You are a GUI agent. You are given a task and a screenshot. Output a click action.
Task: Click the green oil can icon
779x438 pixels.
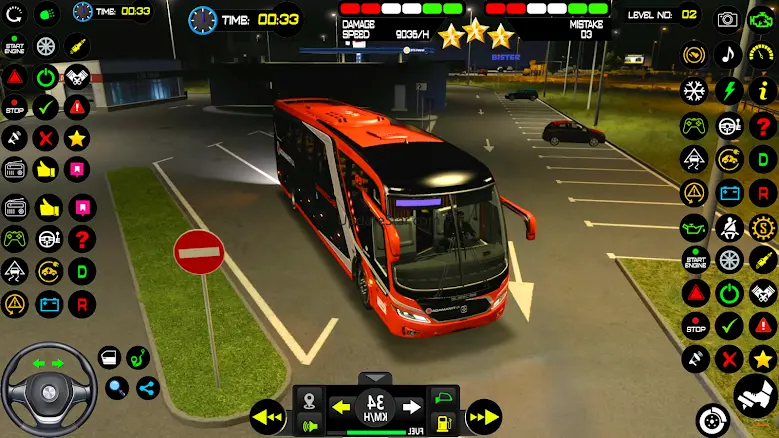694,226
